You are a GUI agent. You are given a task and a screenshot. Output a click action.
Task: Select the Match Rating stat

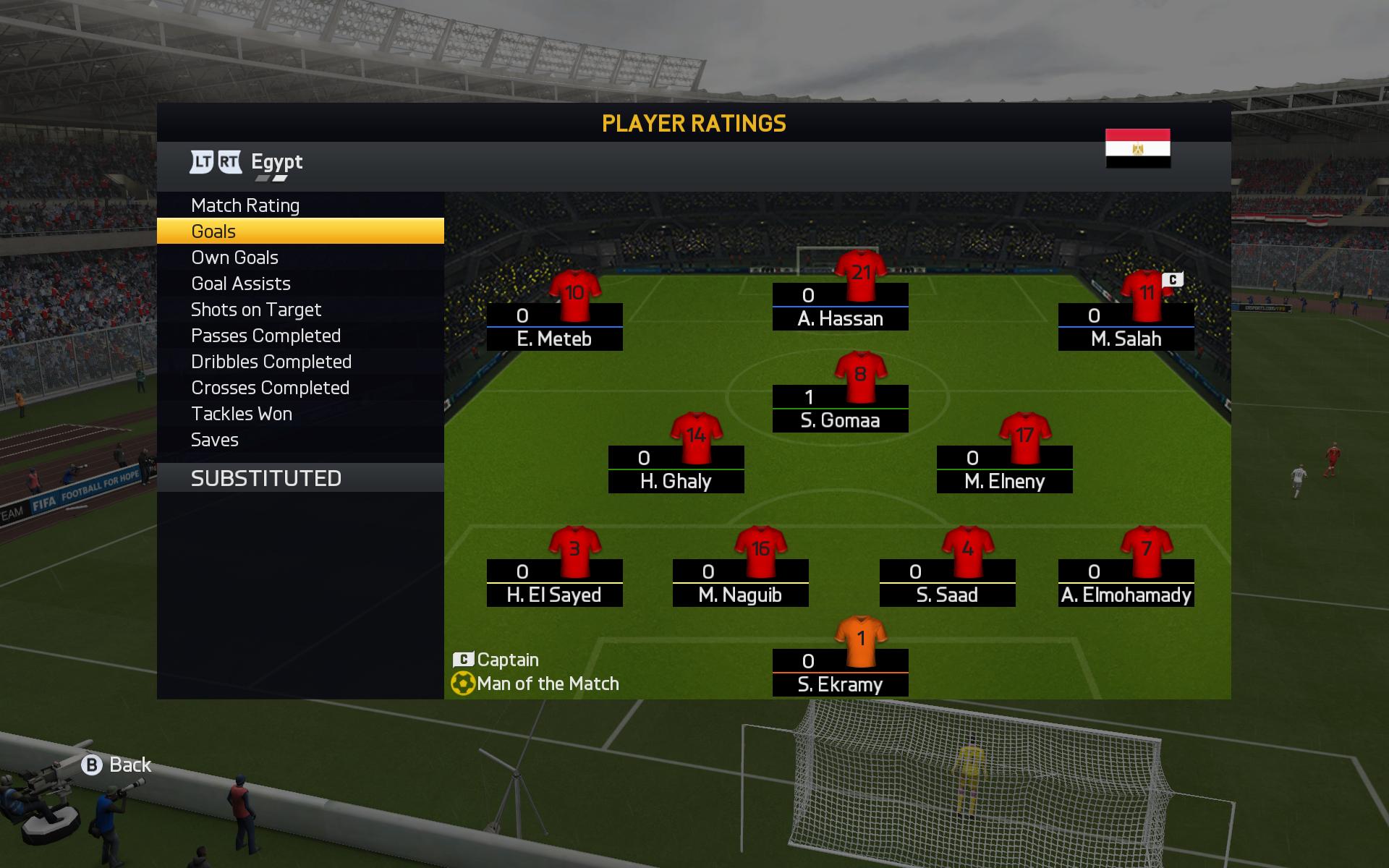click(x=245, y=205)
